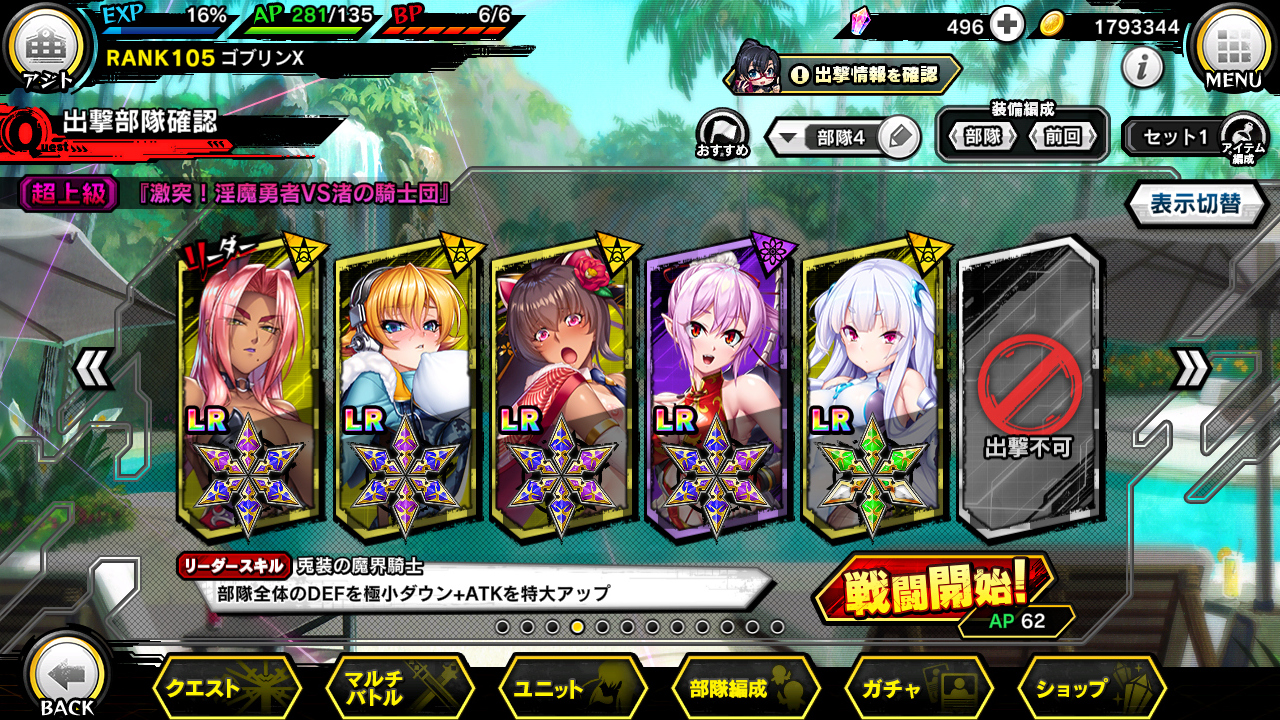Show next squad with right arrows
The height and width of the screenshot is (720, 1280).
click(x=1190, y=370)
